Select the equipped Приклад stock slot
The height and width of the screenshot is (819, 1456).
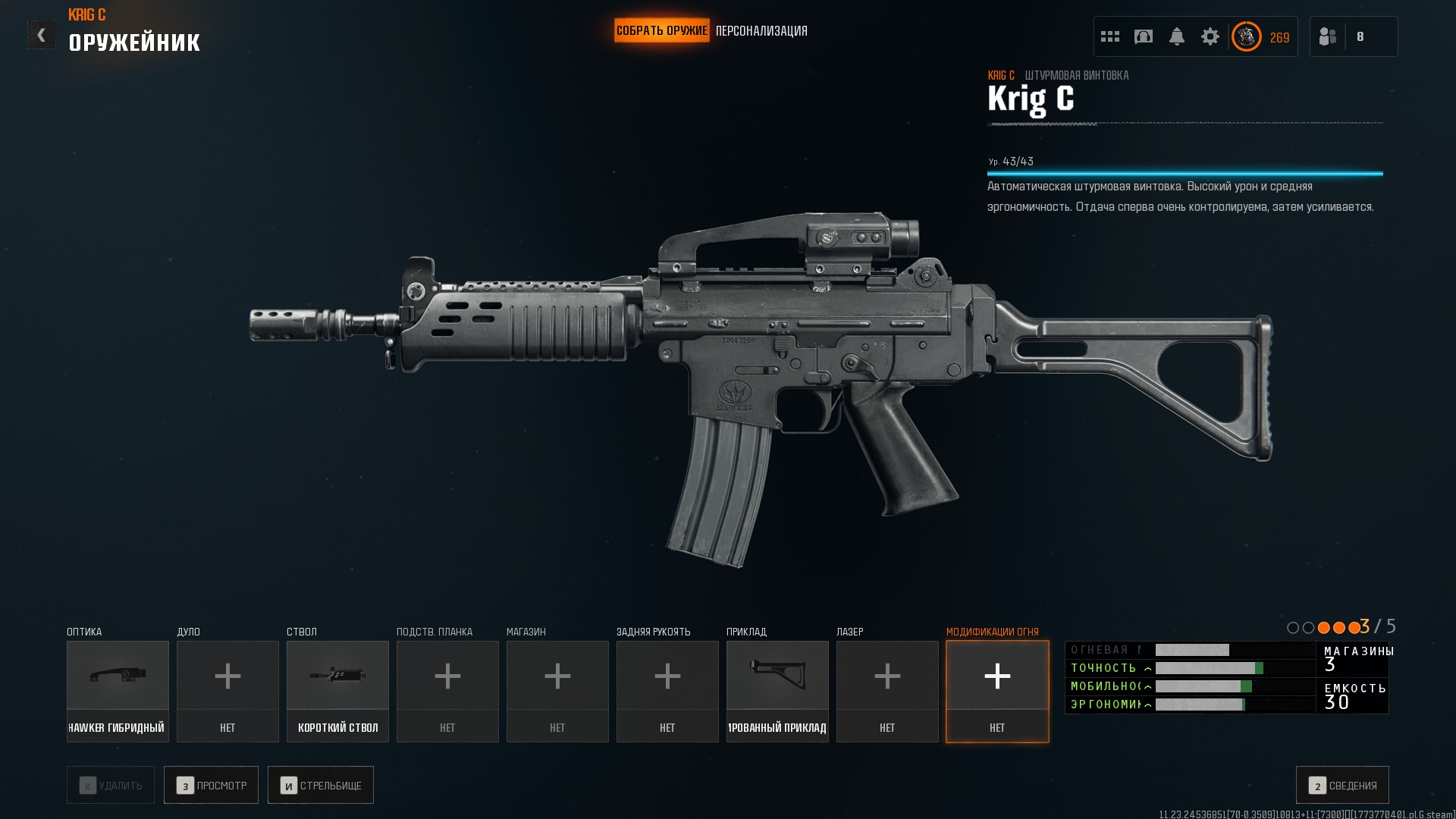(x=777, y=691)
